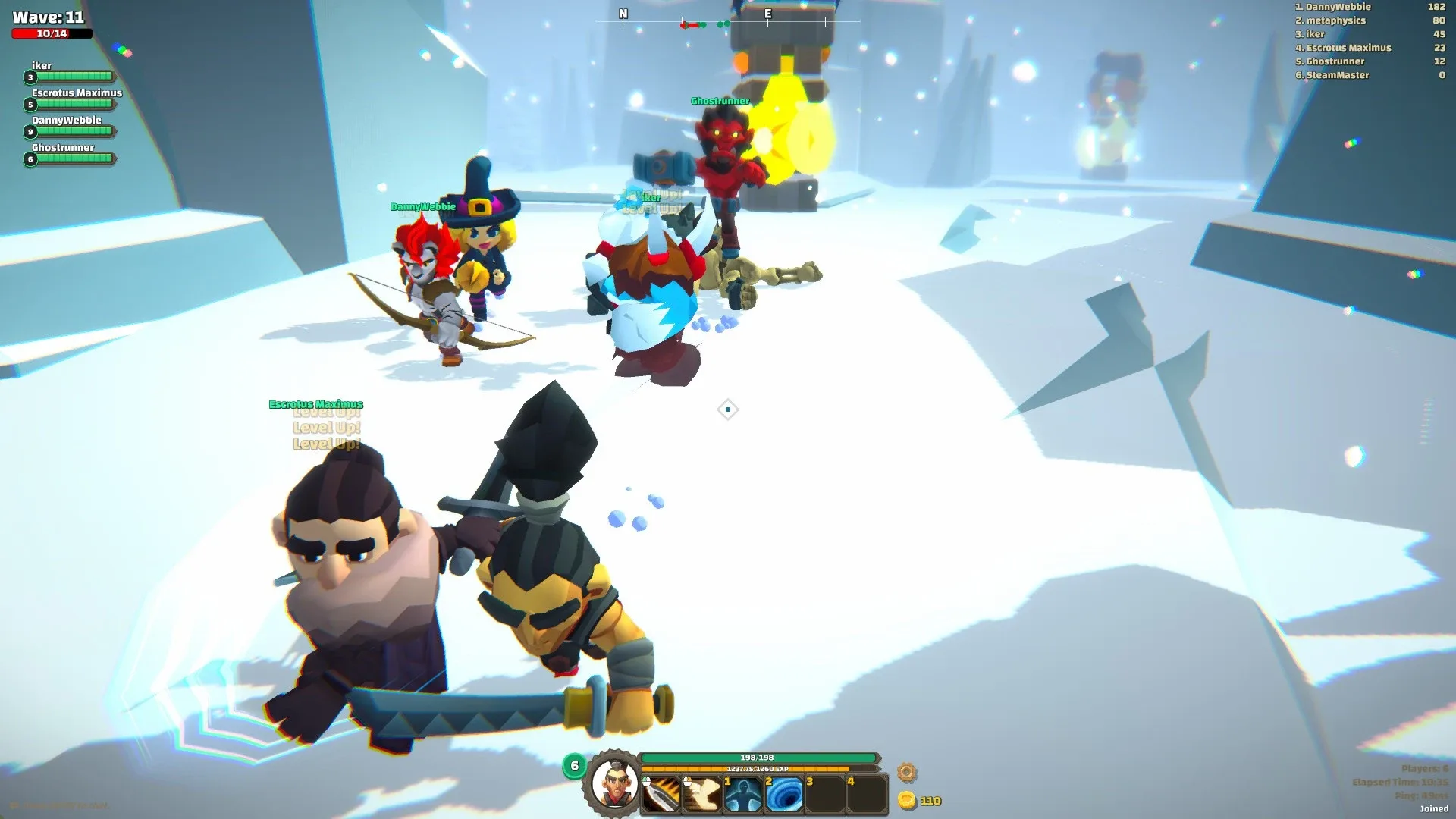Expand empty ability slot 4
Viewport: 1456px width, 819px height.
coord(865,794)
